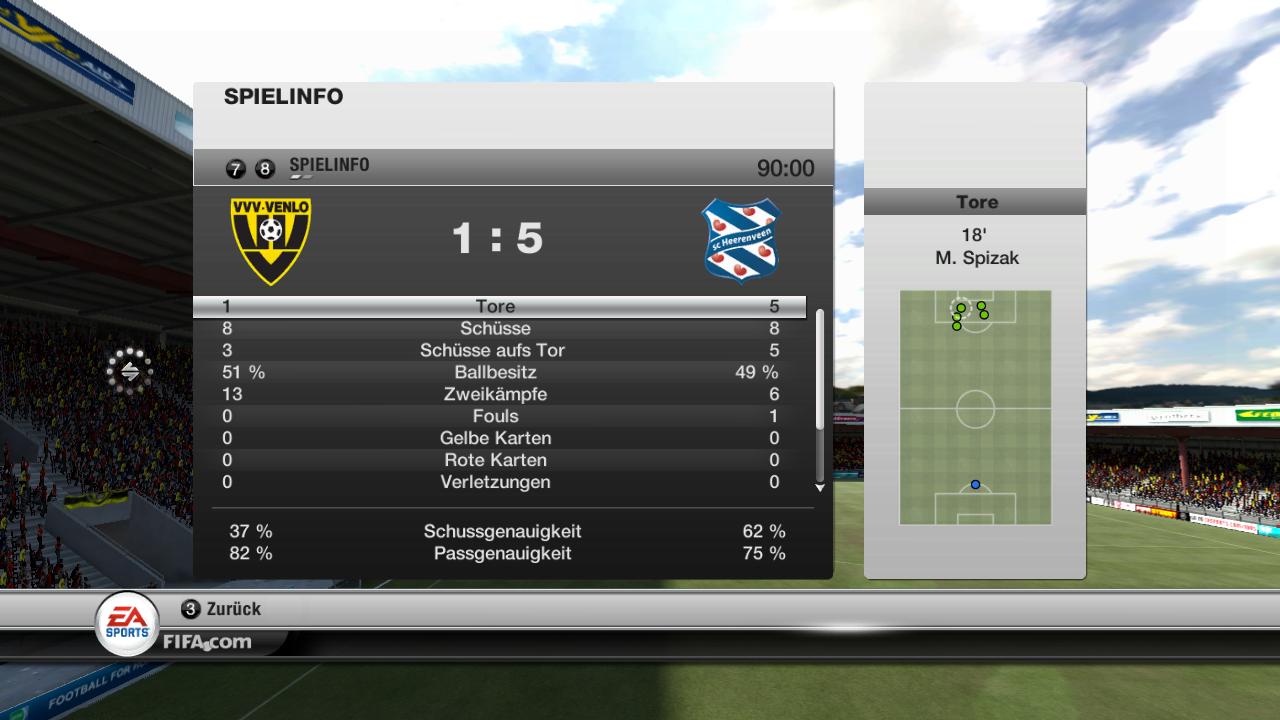Select the Tore stat row
Viewport: 1280px width, 720px height.
tap(497, 307)
